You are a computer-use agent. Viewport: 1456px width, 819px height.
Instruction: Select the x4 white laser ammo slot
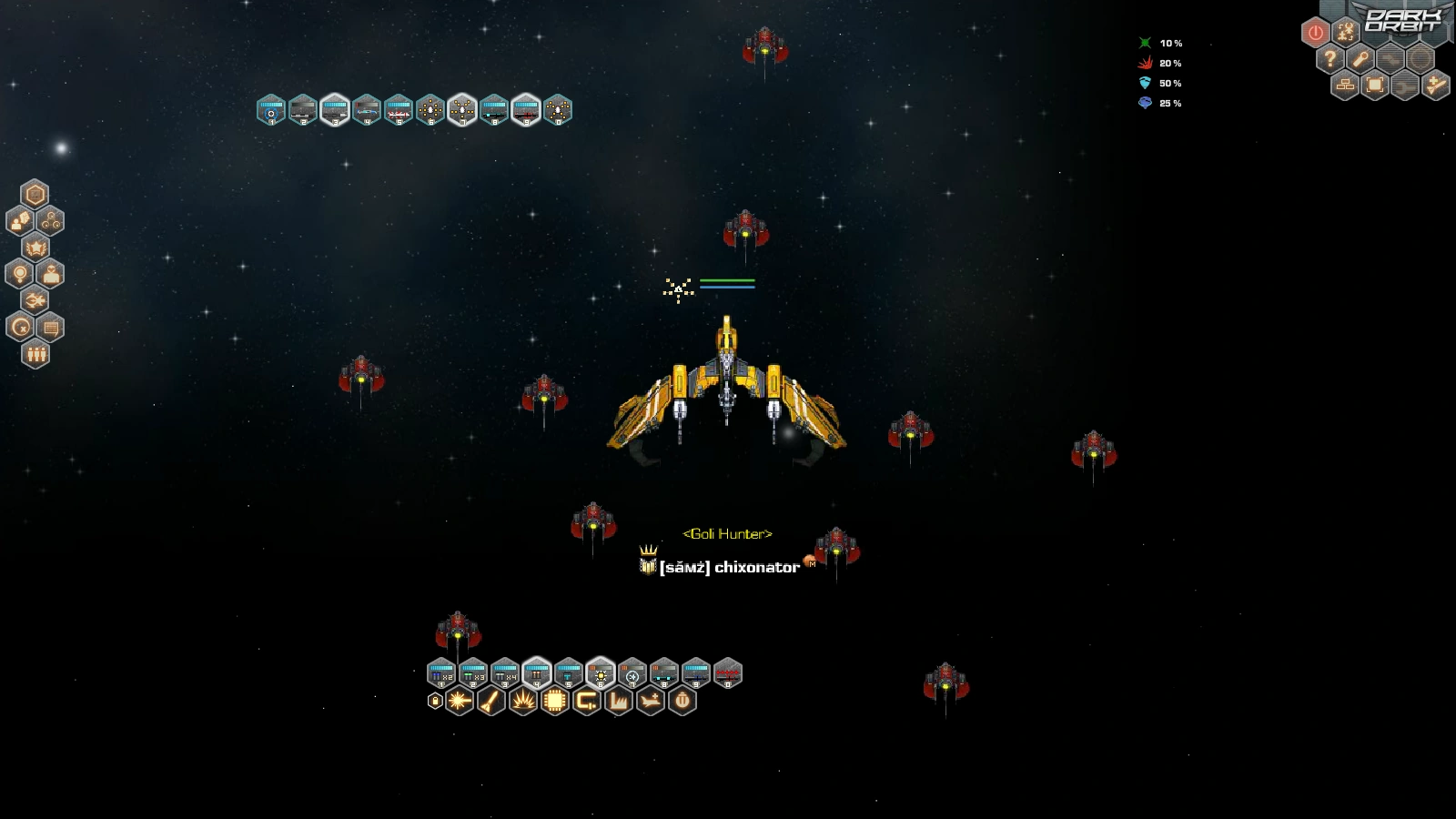tap(505, 673)
